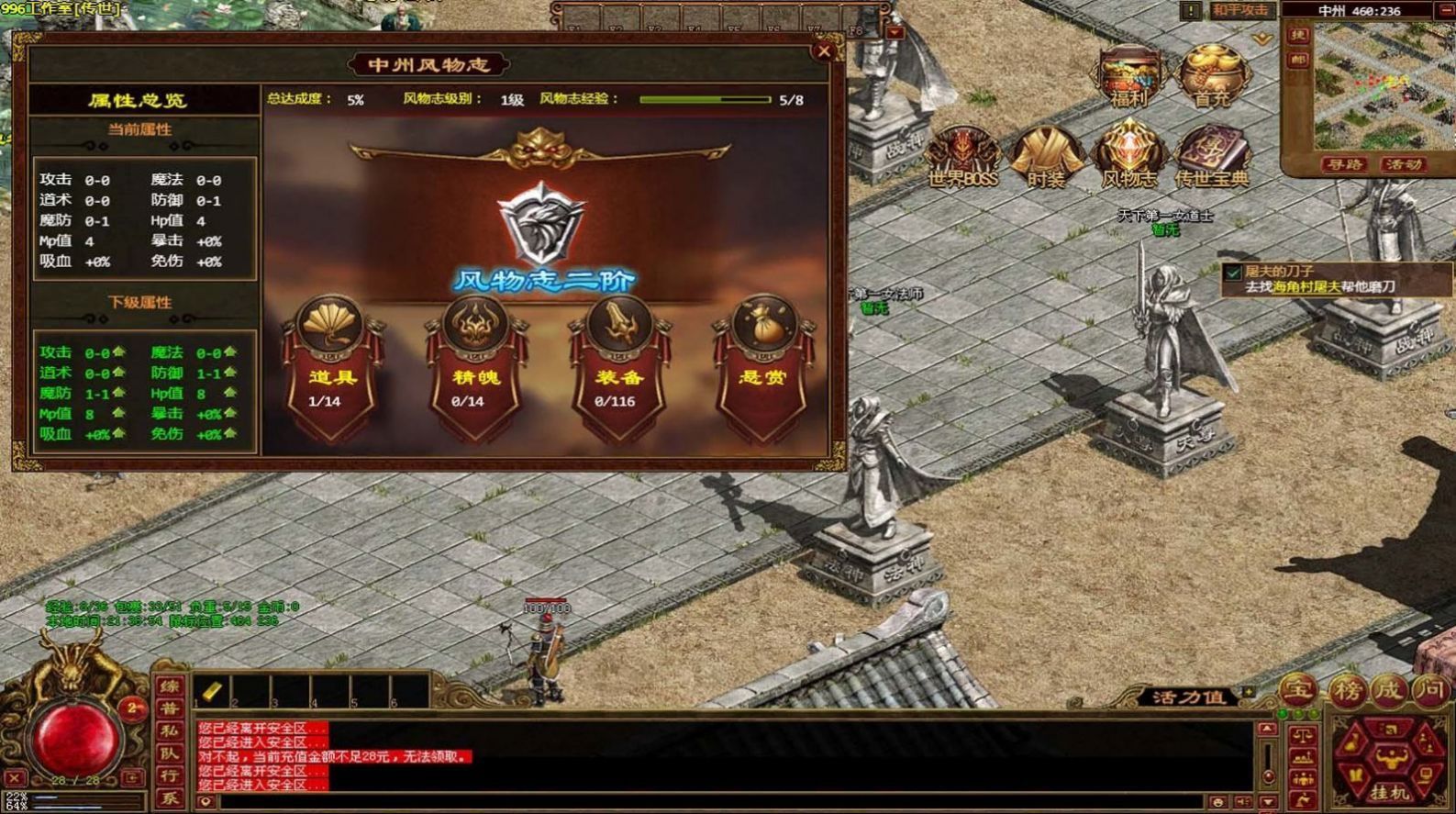Choose the 装备 category banner
Image resolution: width=1456 pixels, height=814 pixels.
coord(618,367)
